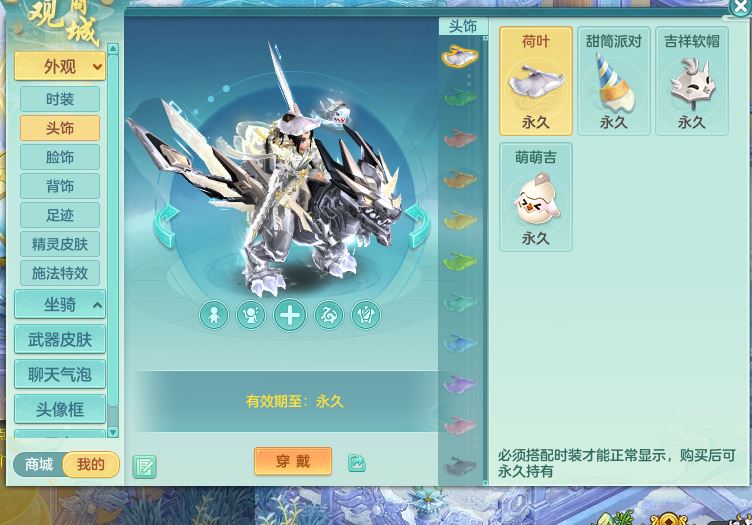This screenshot has width=752, height=525.
Task: Select the 萌萌吉 chicken headwear
Action: click(x=536, y=198)
